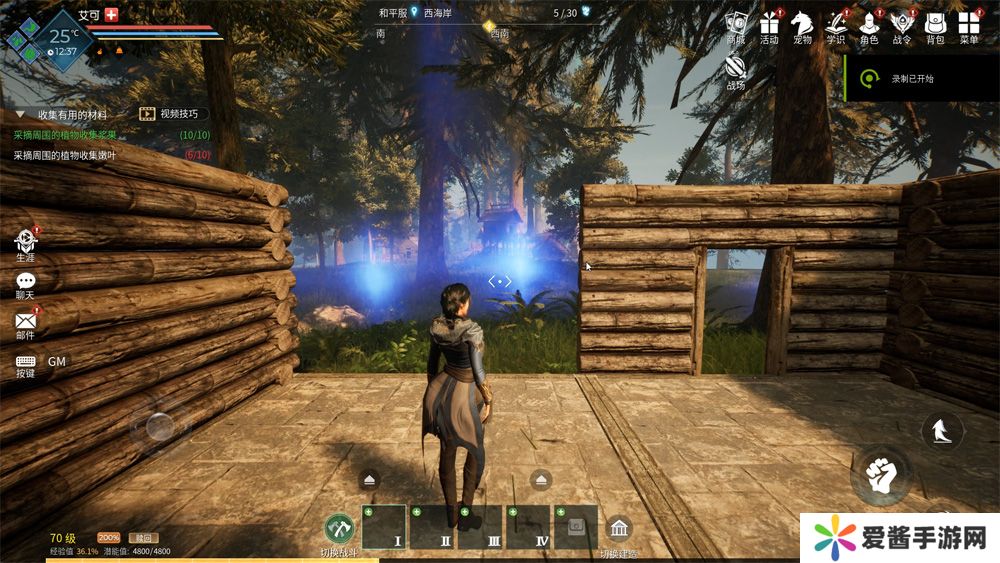Click the 视频技巧 video tips button
Viewport: 1000px width, 563px height.
[x=173, y=114]
